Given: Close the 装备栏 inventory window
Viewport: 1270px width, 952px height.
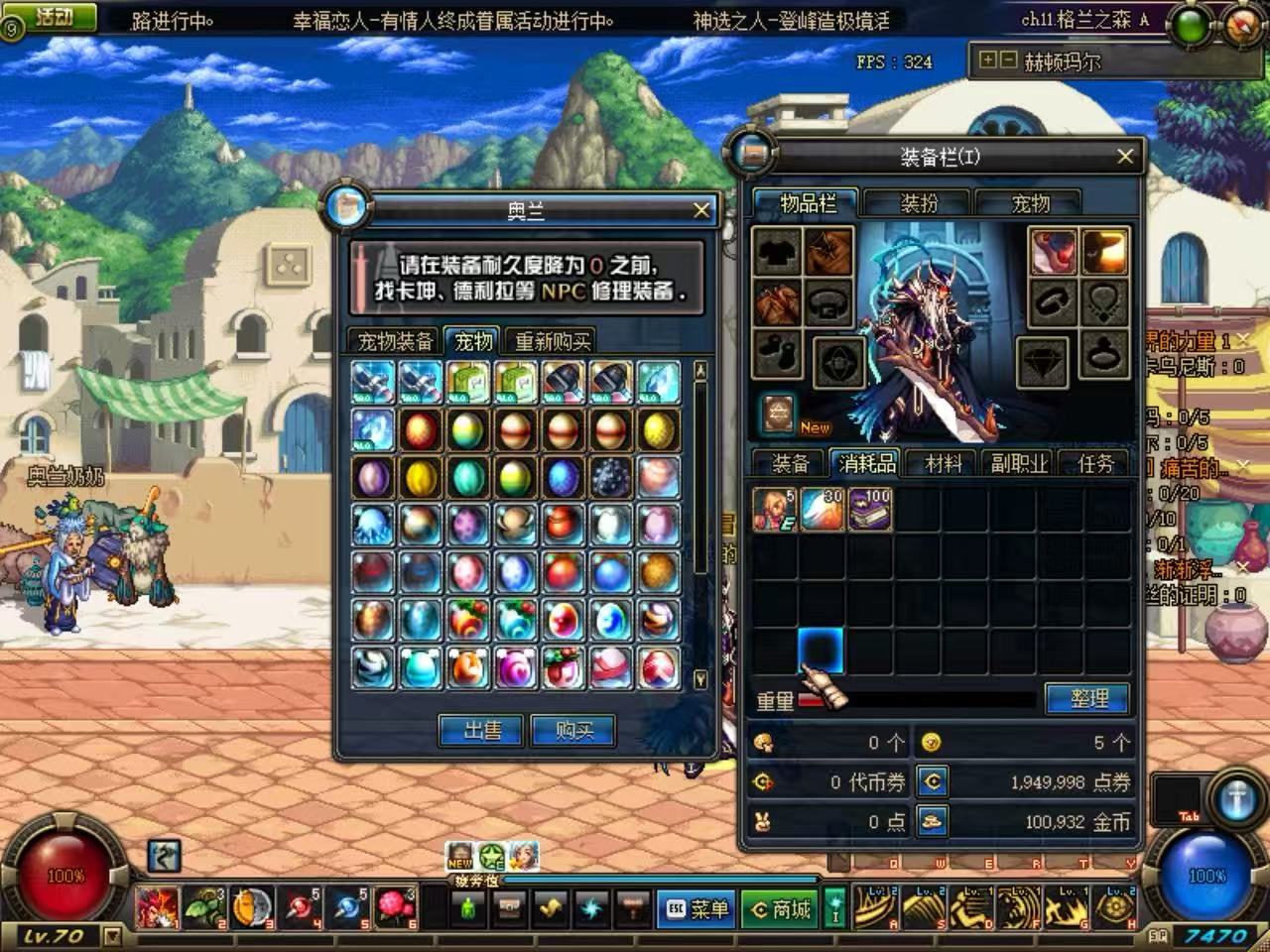Looking at the screenshot, I should 1124,157.
